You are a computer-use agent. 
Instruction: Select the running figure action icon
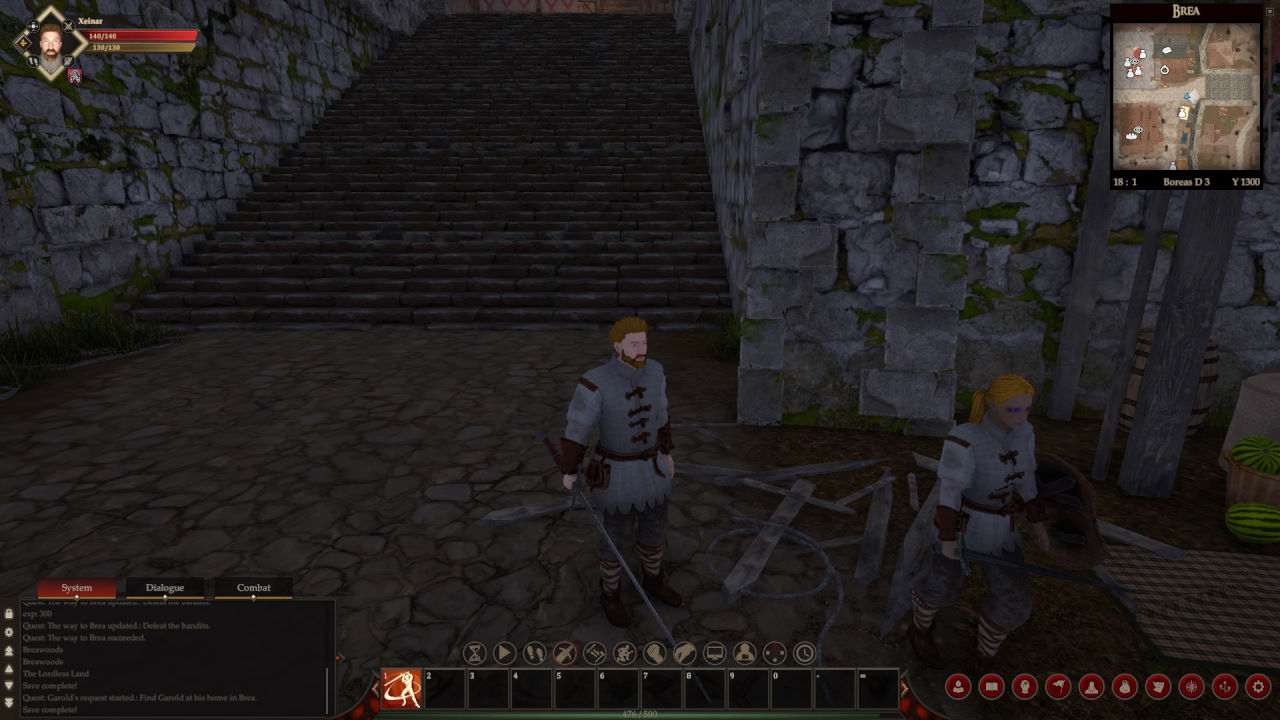click(x=625, y=654)
